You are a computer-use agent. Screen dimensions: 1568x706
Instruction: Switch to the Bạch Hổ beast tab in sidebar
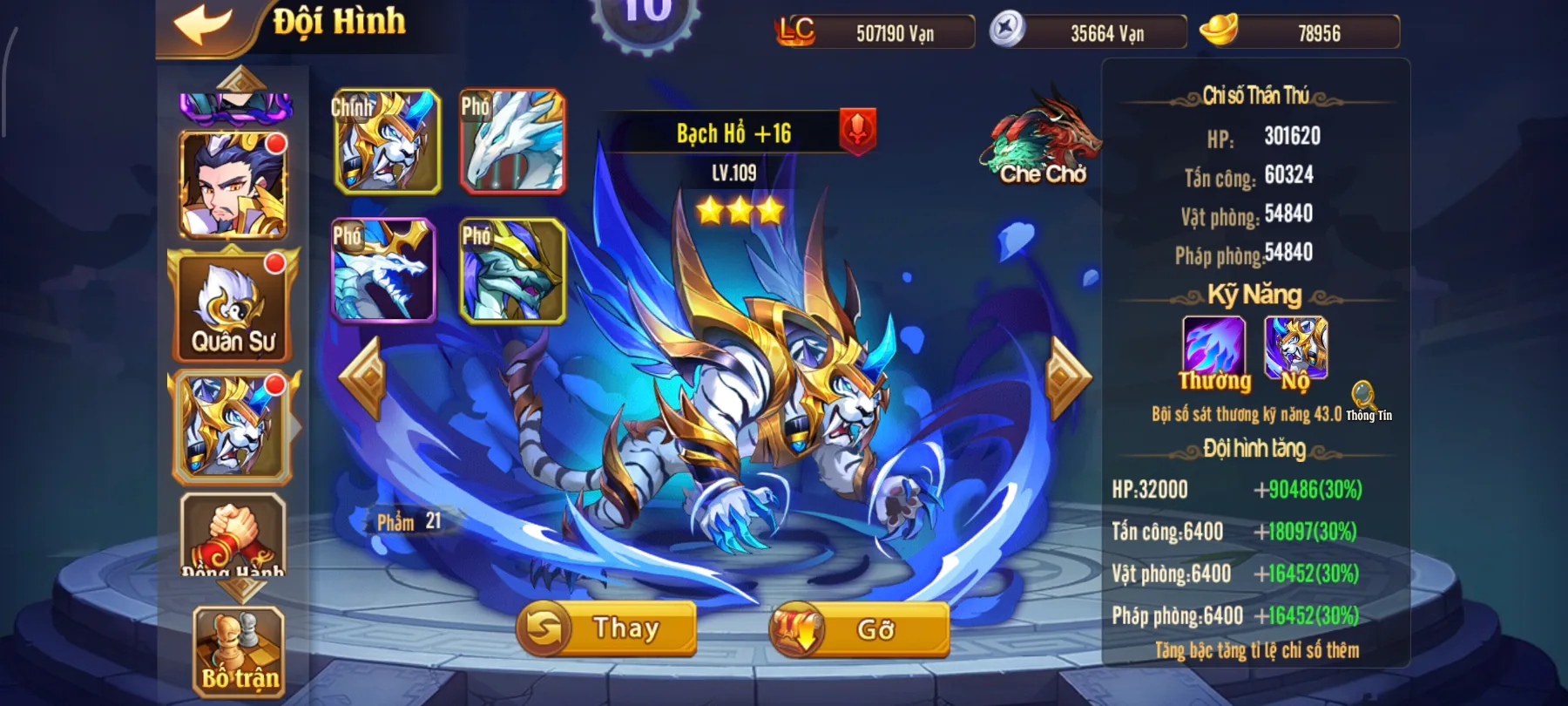click(x=231, y=427)
